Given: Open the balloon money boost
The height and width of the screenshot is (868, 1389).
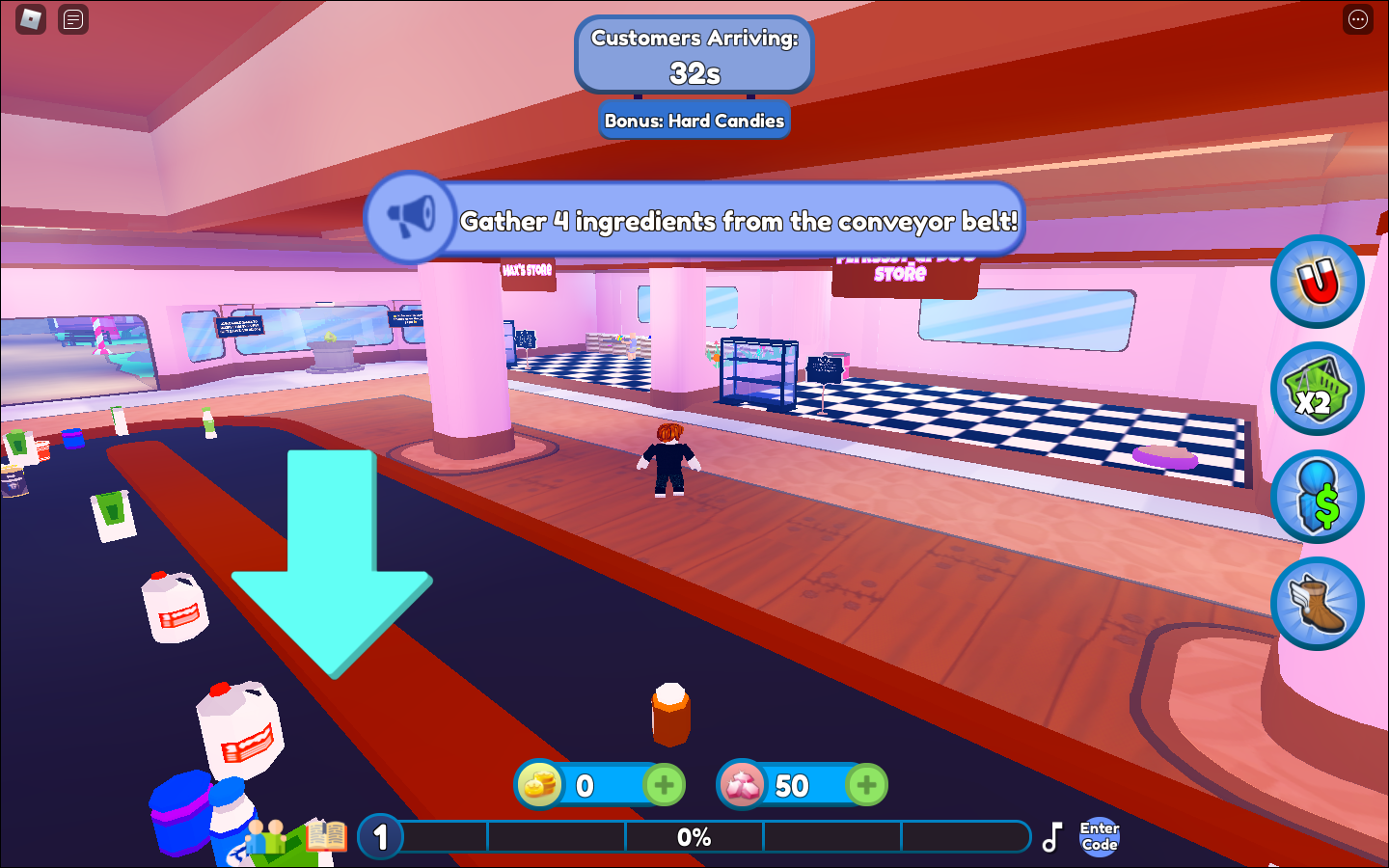Looking at the screenshot, I should (x=1318, y=495).
